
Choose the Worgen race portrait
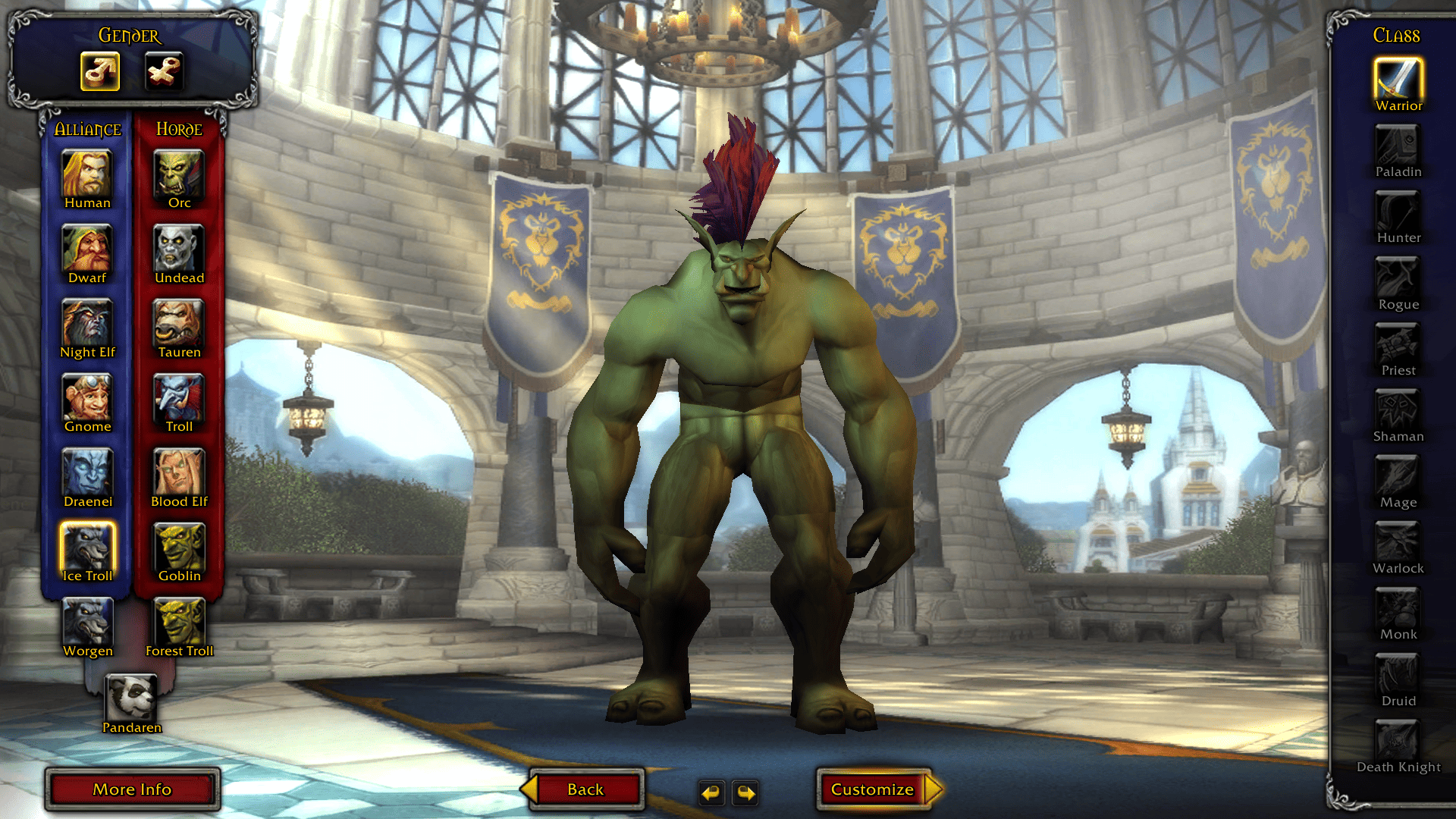87,622
